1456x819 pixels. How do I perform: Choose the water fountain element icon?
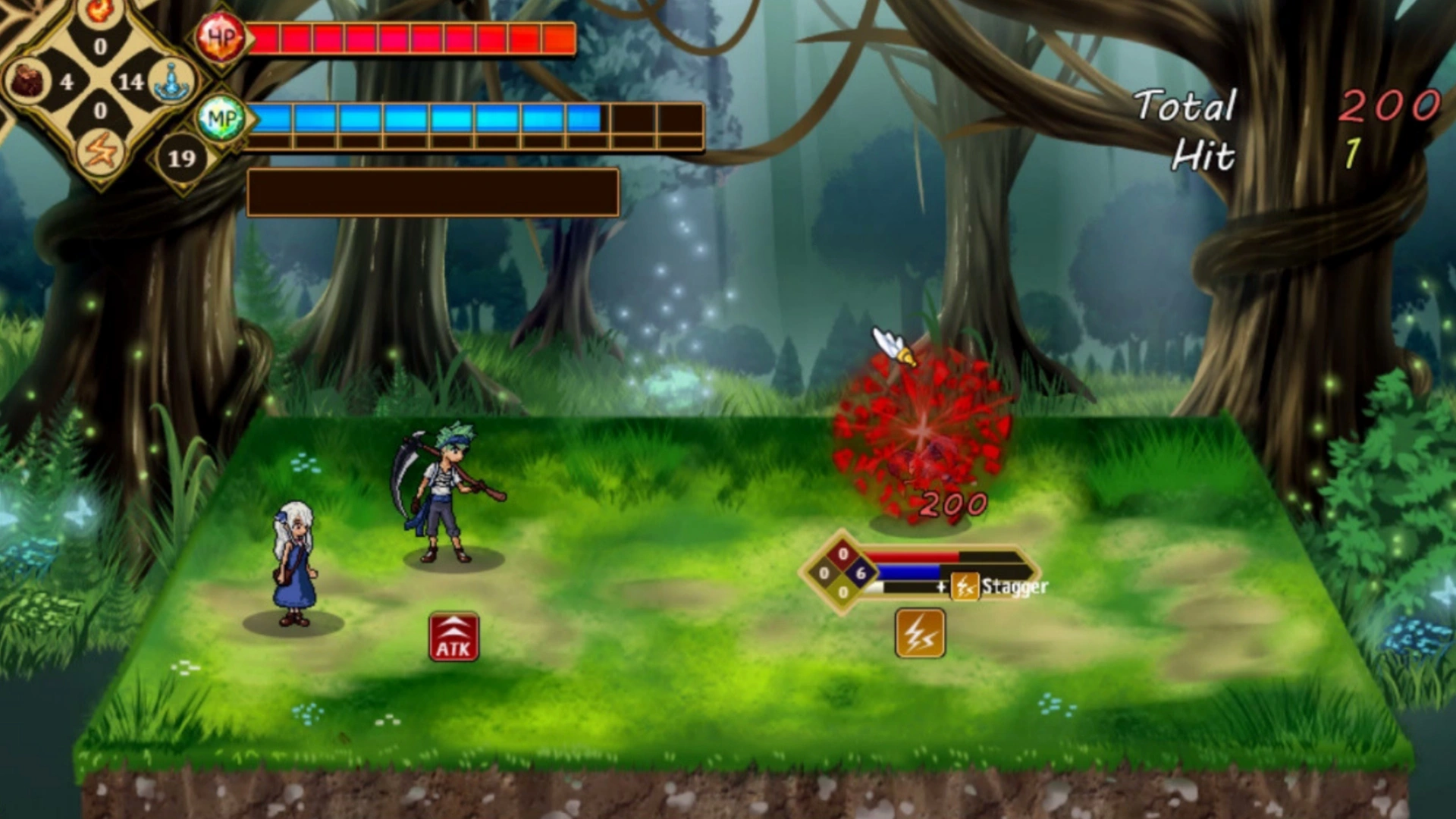click(x=171, y=80)
